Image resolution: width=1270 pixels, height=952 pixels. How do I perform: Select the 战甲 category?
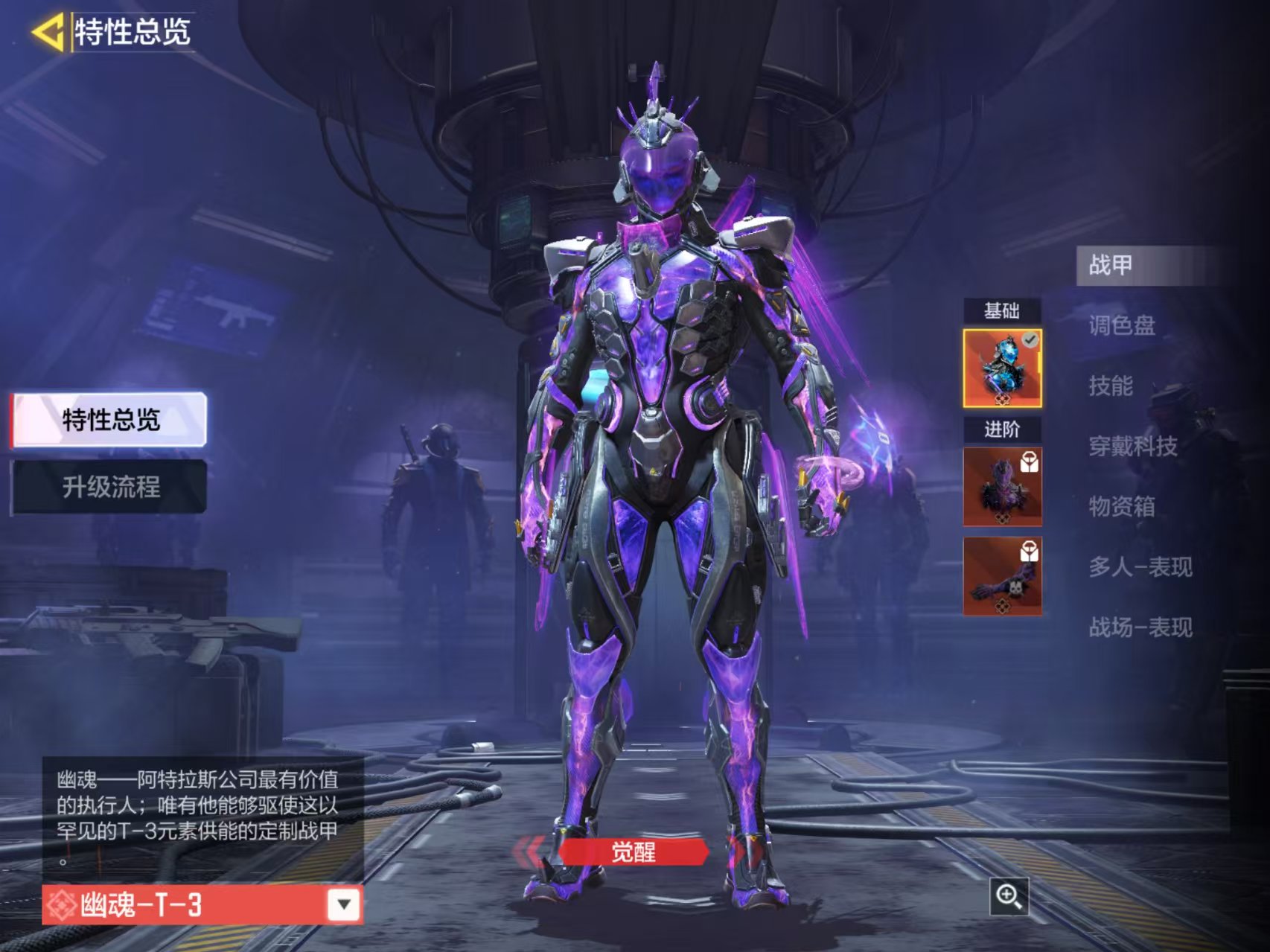click(1111, 265)
